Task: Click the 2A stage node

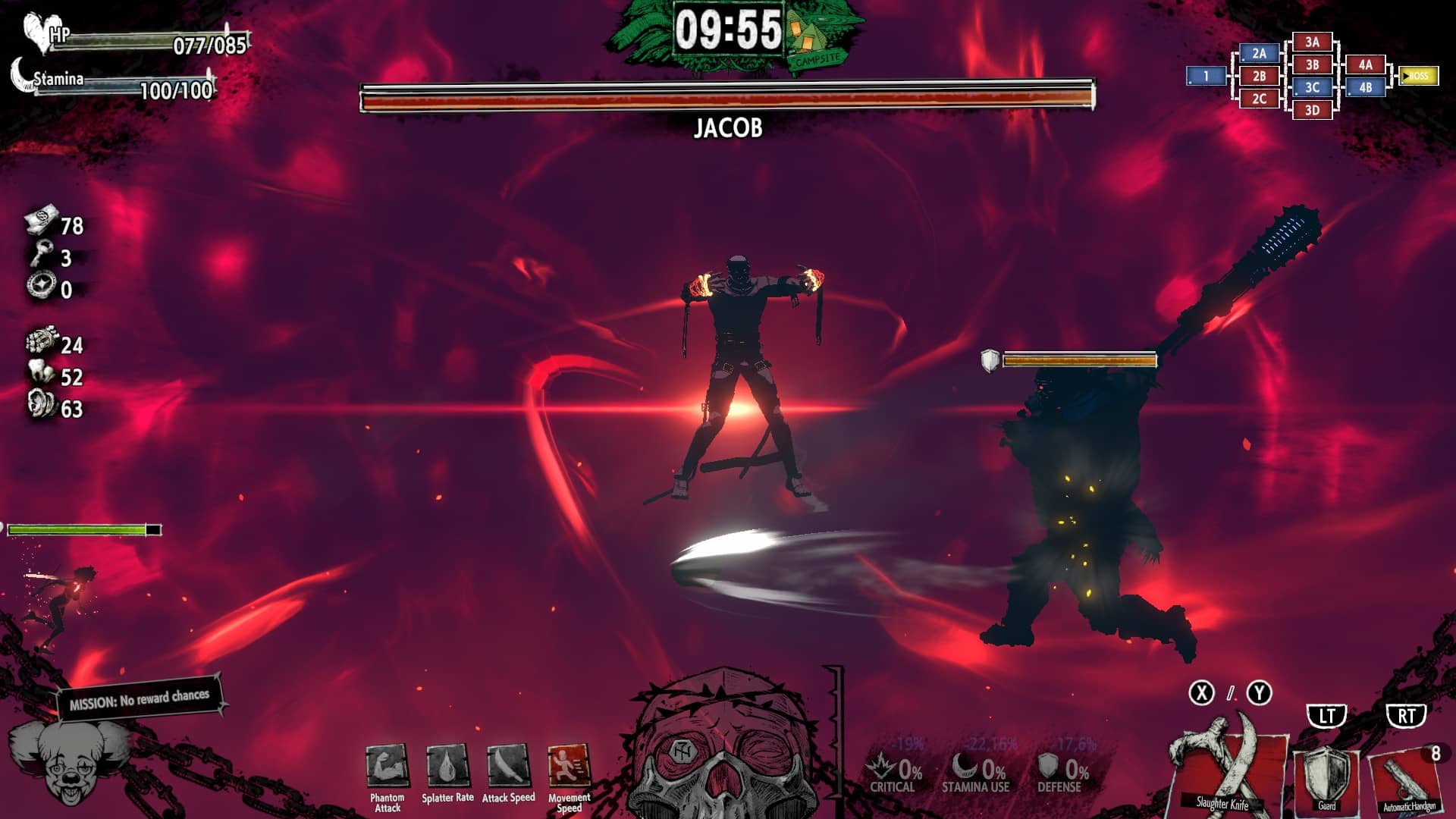Action: pyautogui.click(x=1259, y=54)
